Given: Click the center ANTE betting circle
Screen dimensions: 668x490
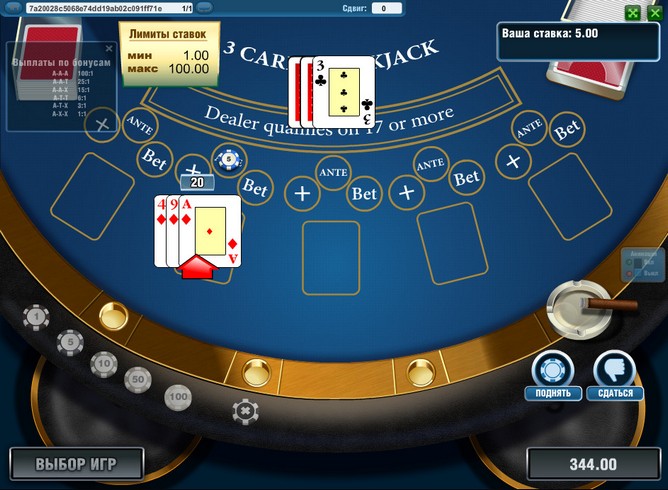Looking at the screenshot, I should (x=331, y=172).
